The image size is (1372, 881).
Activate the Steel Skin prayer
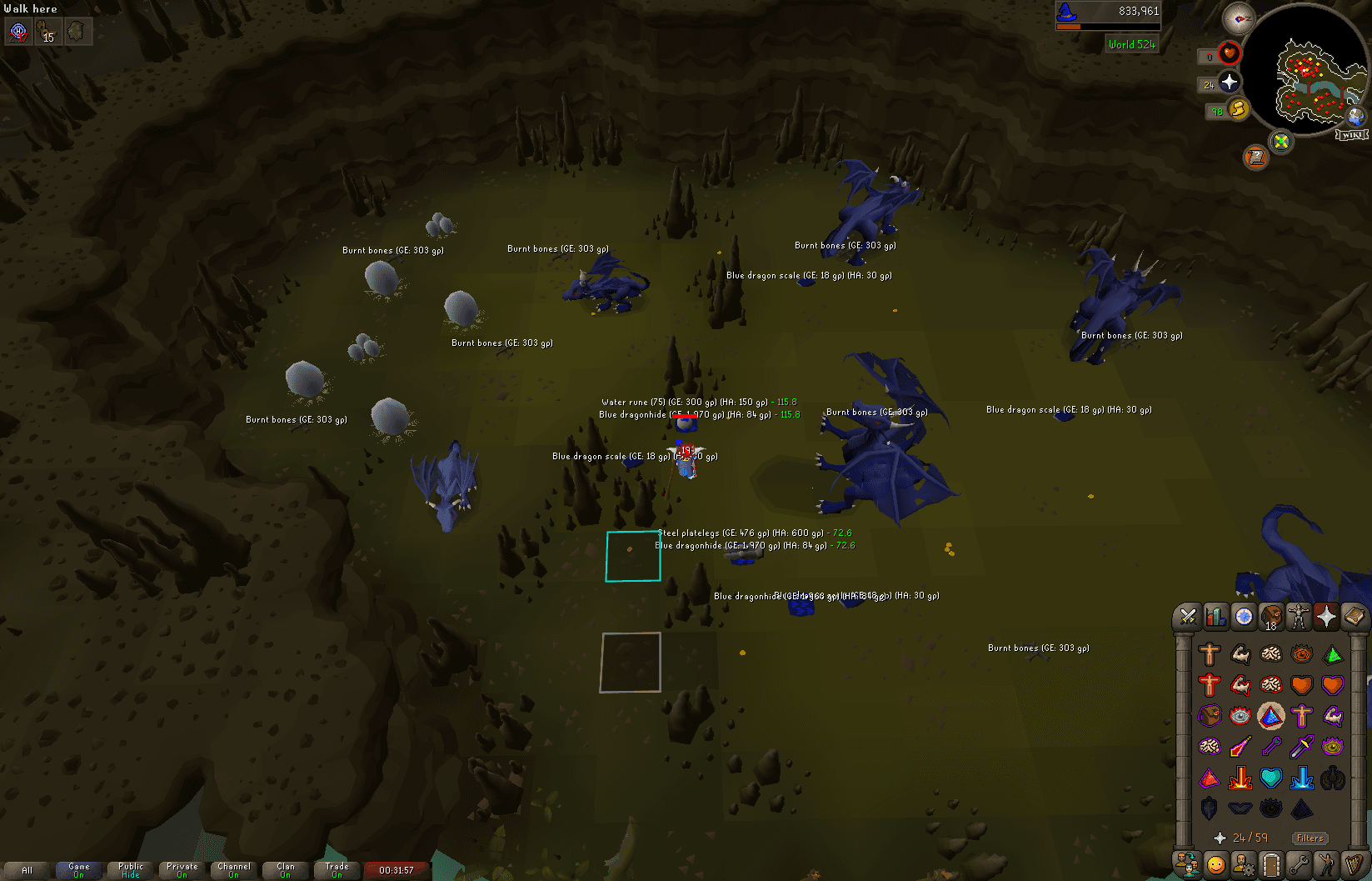tap(1300, 715)
